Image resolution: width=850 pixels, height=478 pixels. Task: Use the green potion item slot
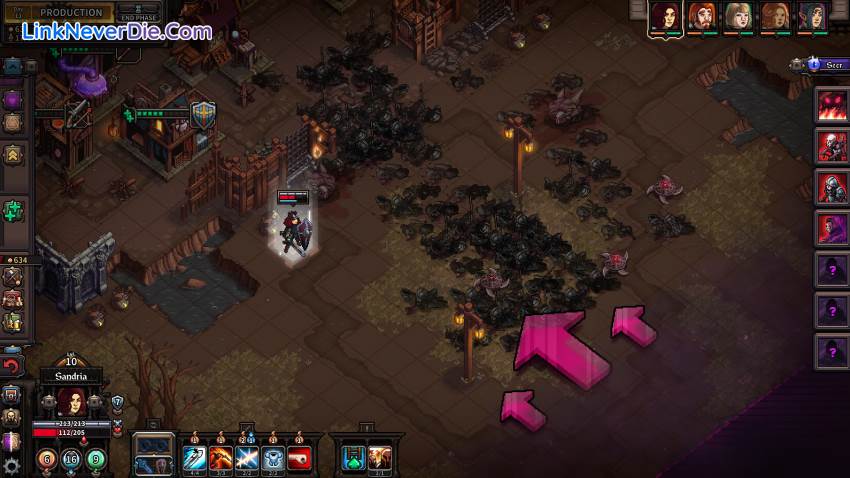point(354,459)
